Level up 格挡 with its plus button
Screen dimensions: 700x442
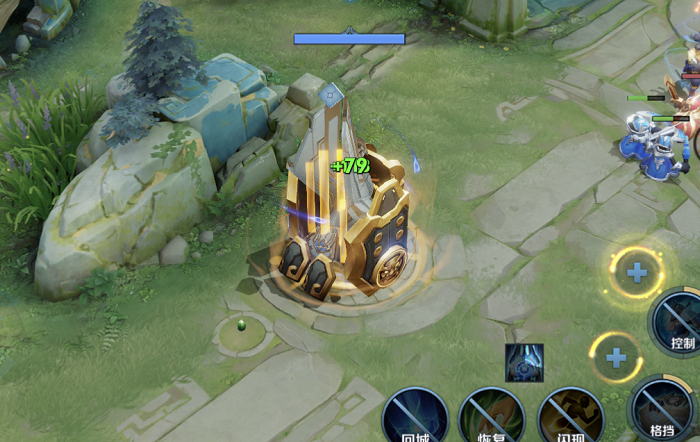616,357
